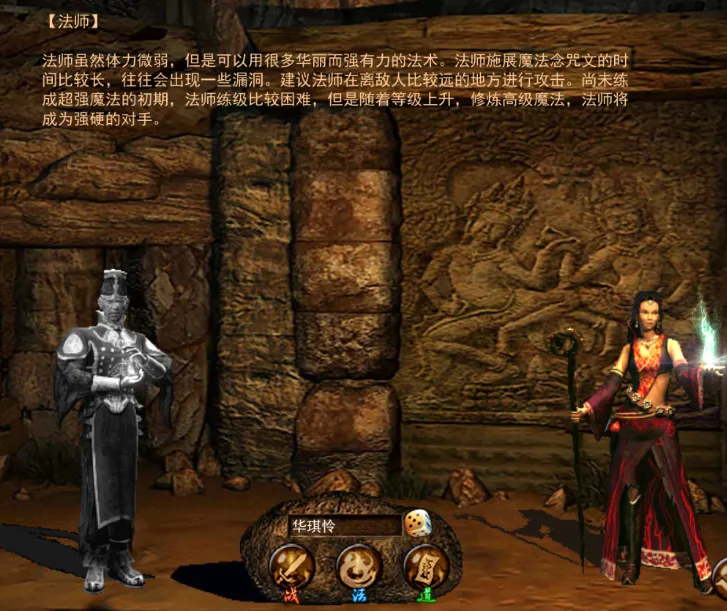Select the mage class flame icon
This screenshot has width=727, height=611.
356,565
